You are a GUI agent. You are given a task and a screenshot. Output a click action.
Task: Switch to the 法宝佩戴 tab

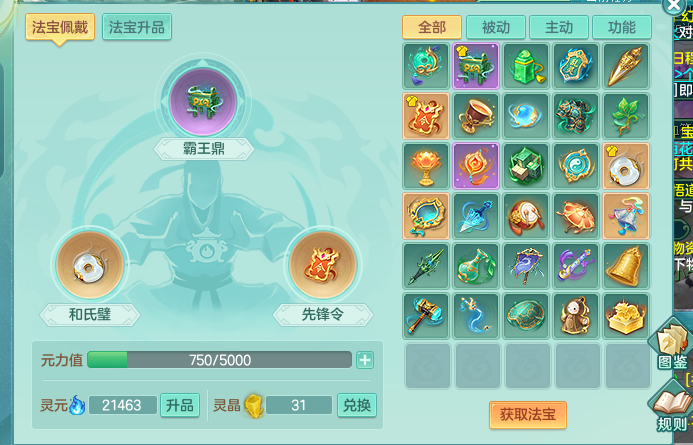pos(59,27)
